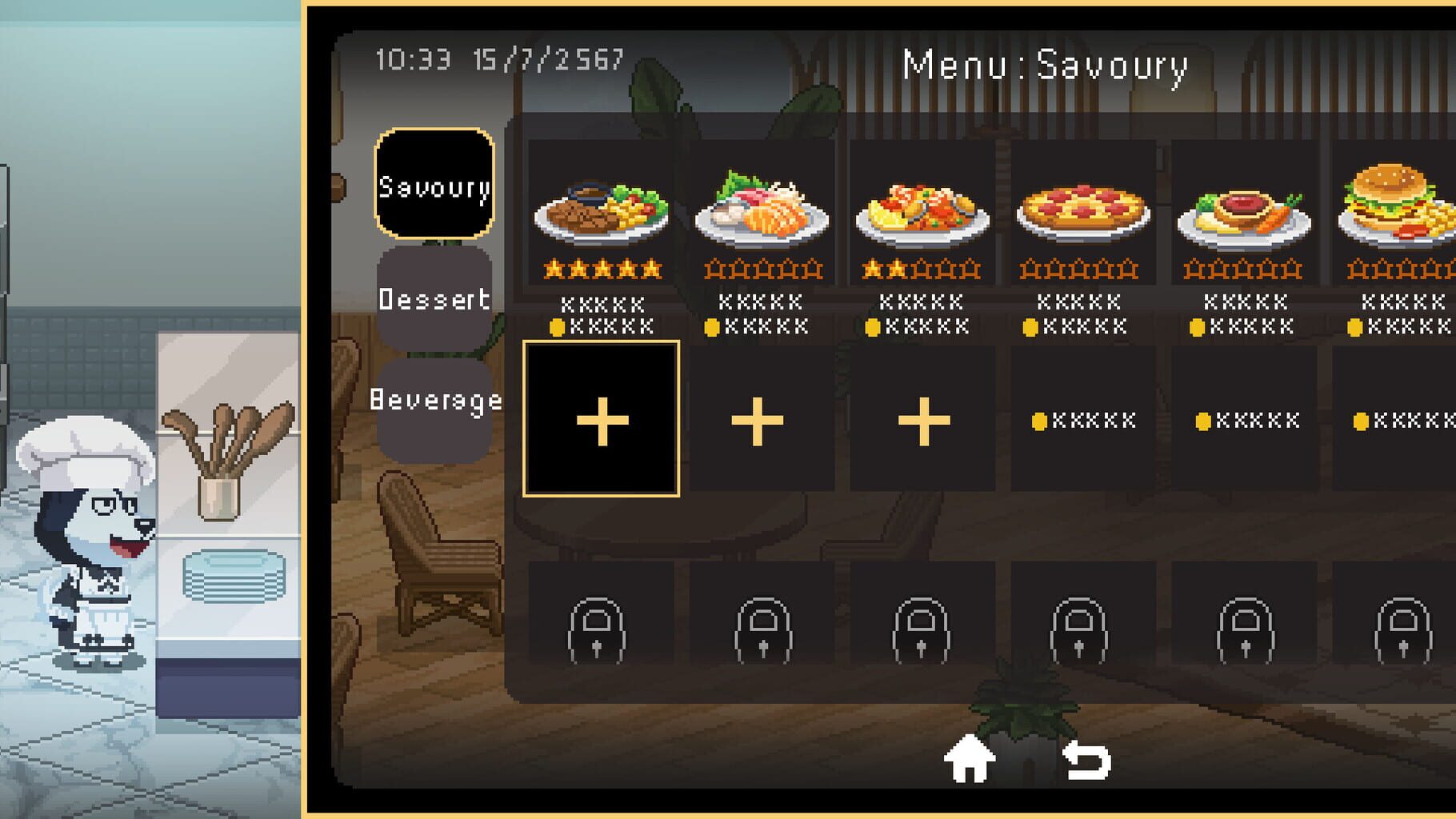Select the Savoury menu tab
This screenshot has height=819, width=1456.
pyautogui.click(x=434, y=186)
